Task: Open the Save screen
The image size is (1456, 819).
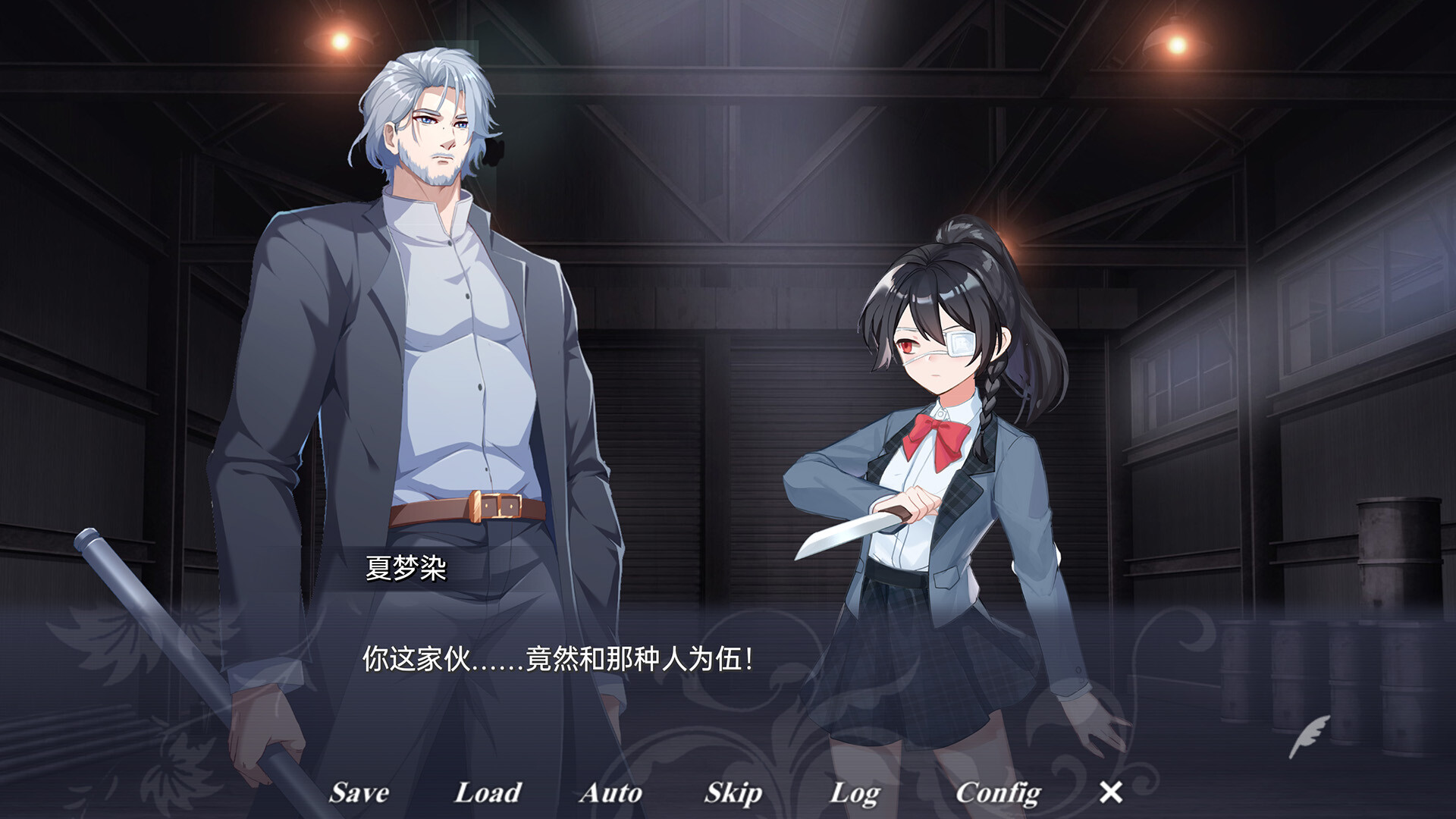Action: pos(358,793)
